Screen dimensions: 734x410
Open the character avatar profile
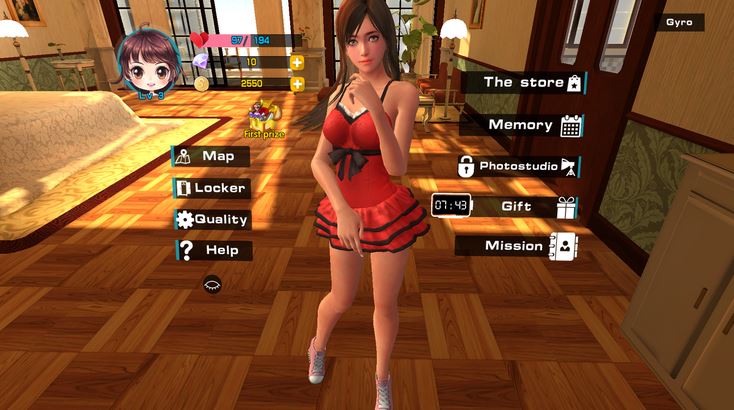pos(146,62)
